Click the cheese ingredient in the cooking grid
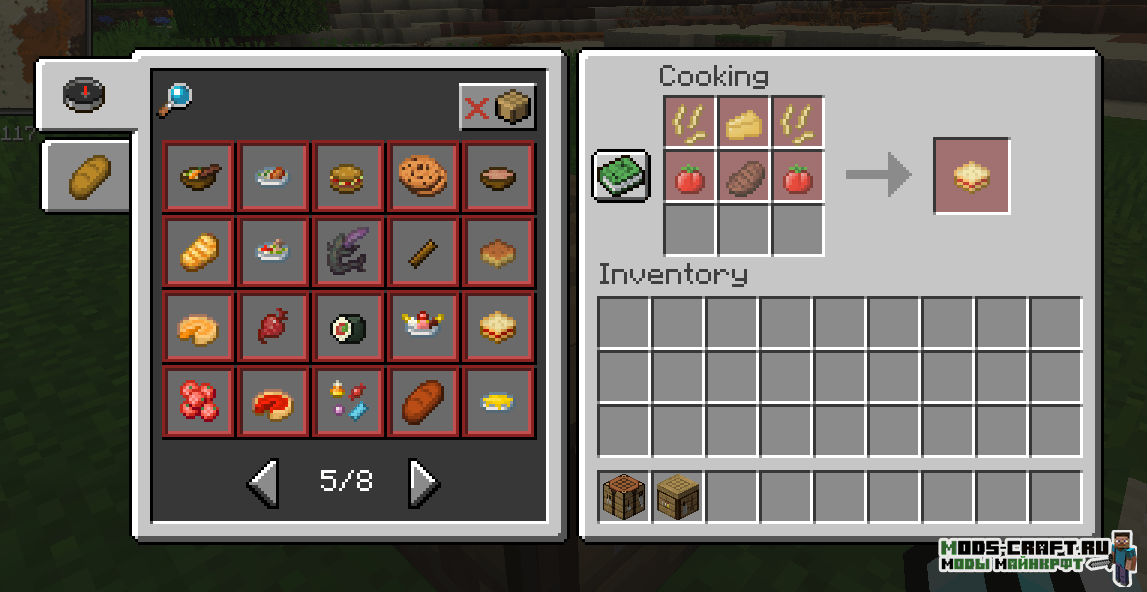The width and height of the screenshot is (1147, 592). (744, 123)
